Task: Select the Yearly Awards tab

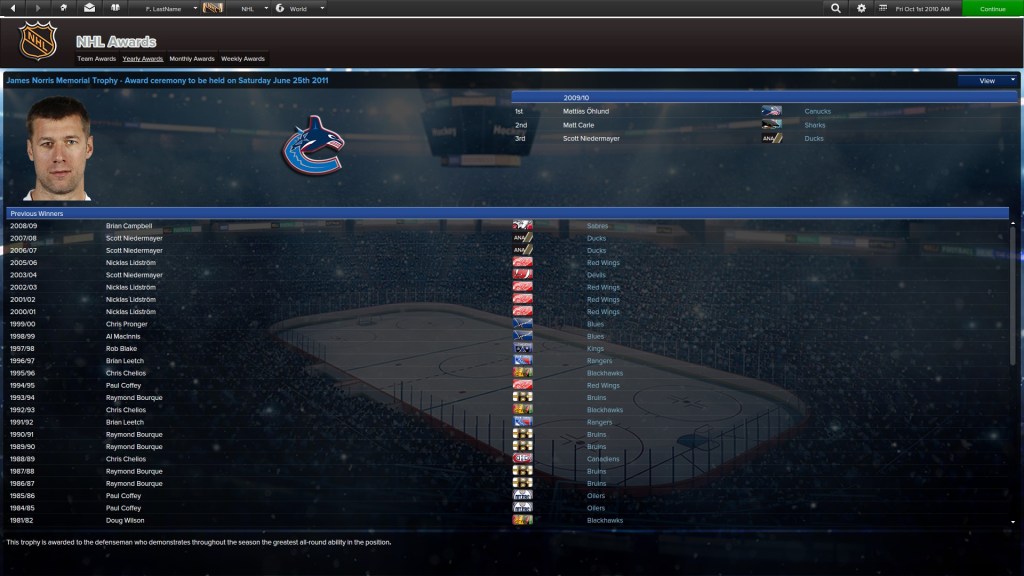Action: tap(143, 59)
